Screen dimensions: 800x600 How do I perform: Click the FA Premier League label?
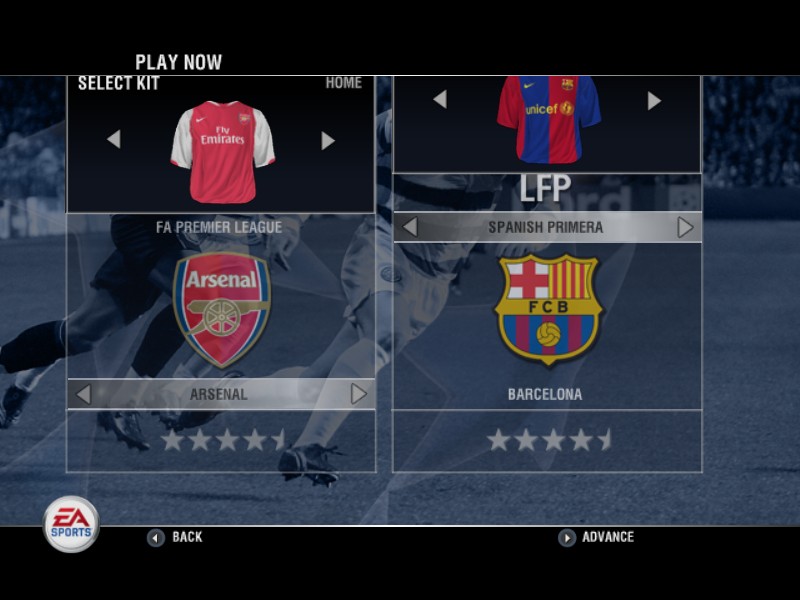tap(219, 227)
